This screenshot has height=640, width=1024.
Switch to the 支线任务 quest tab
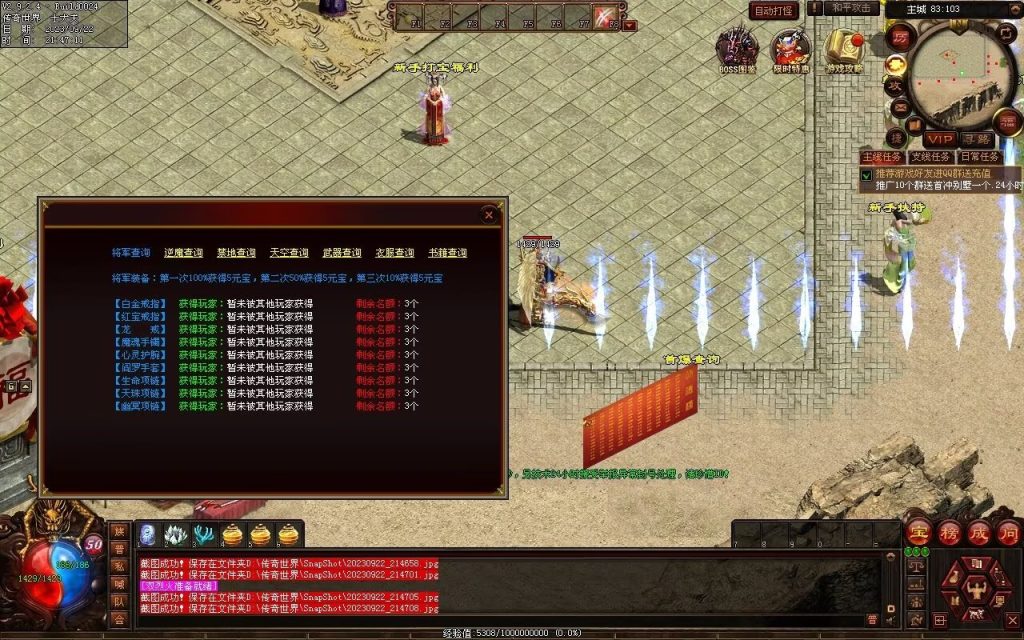(930, 157)
